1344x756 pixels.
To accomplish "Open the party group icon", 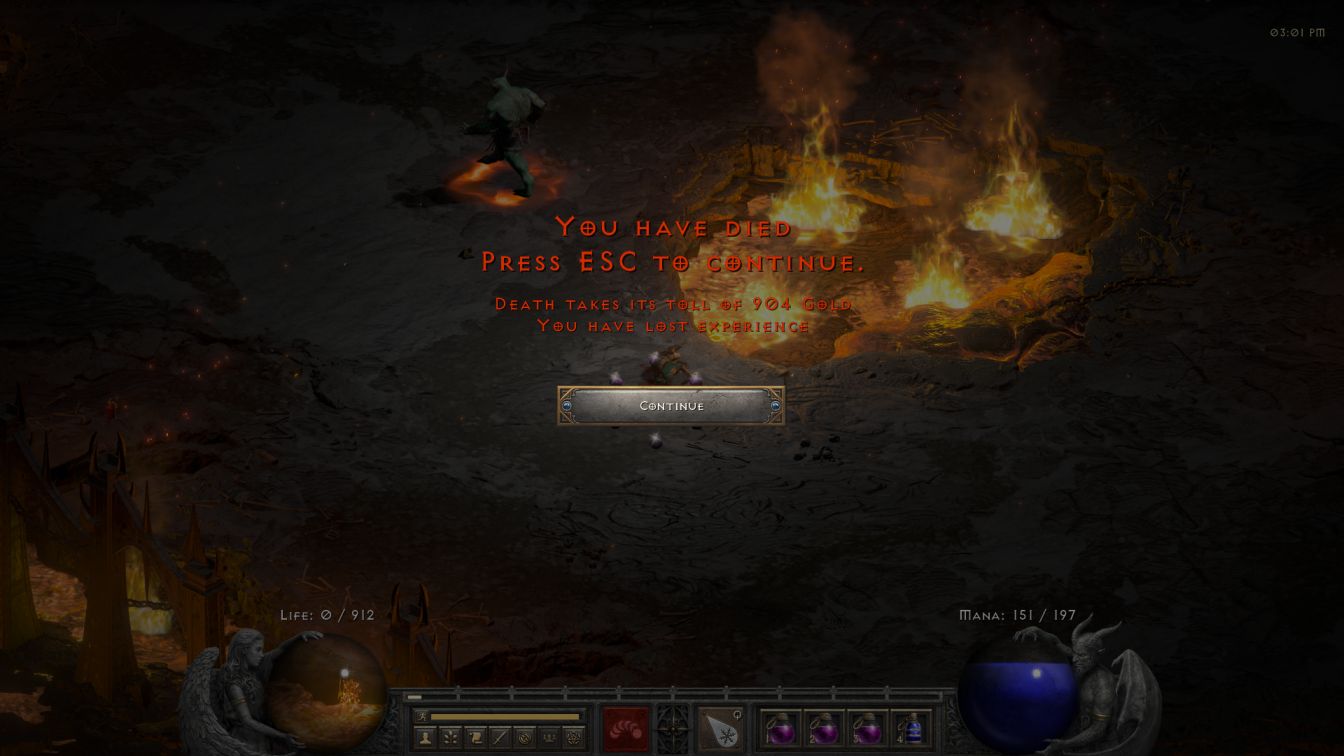I will pyautogui.click(x=551, y=738).
